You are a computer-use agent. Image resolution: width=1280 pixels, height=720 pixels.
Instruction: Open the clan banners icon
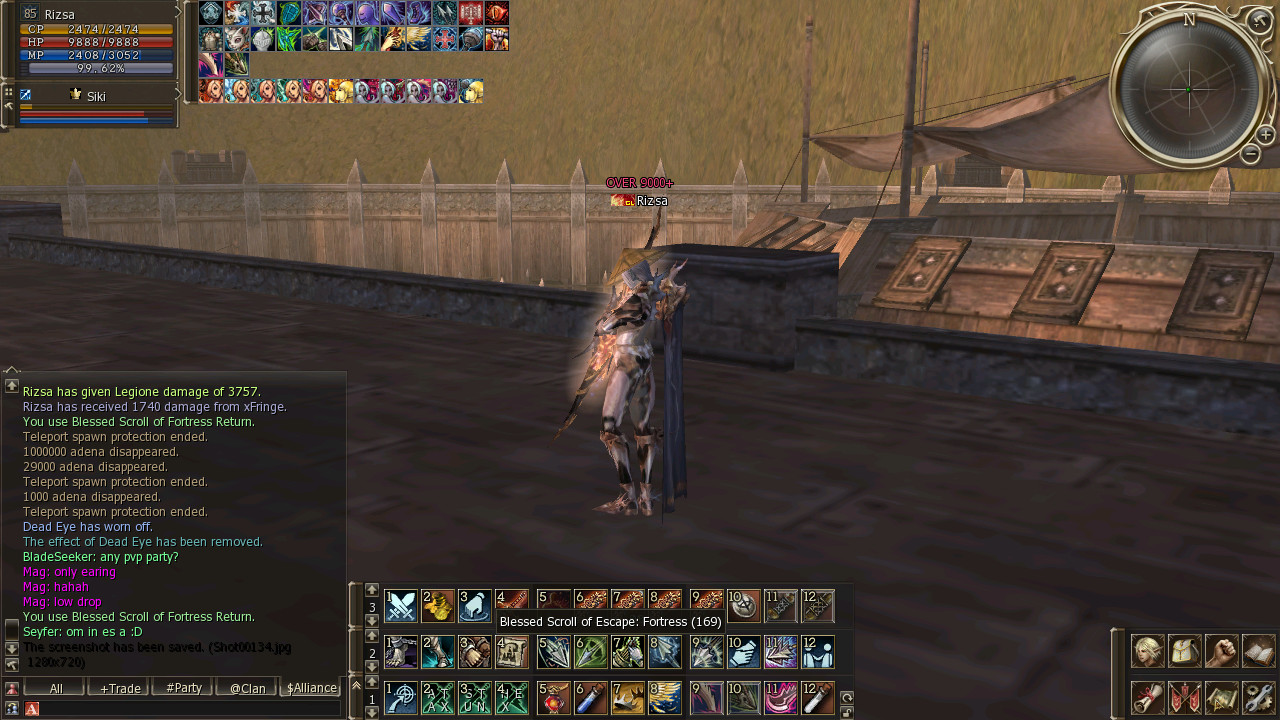[x=1184, y=697]
